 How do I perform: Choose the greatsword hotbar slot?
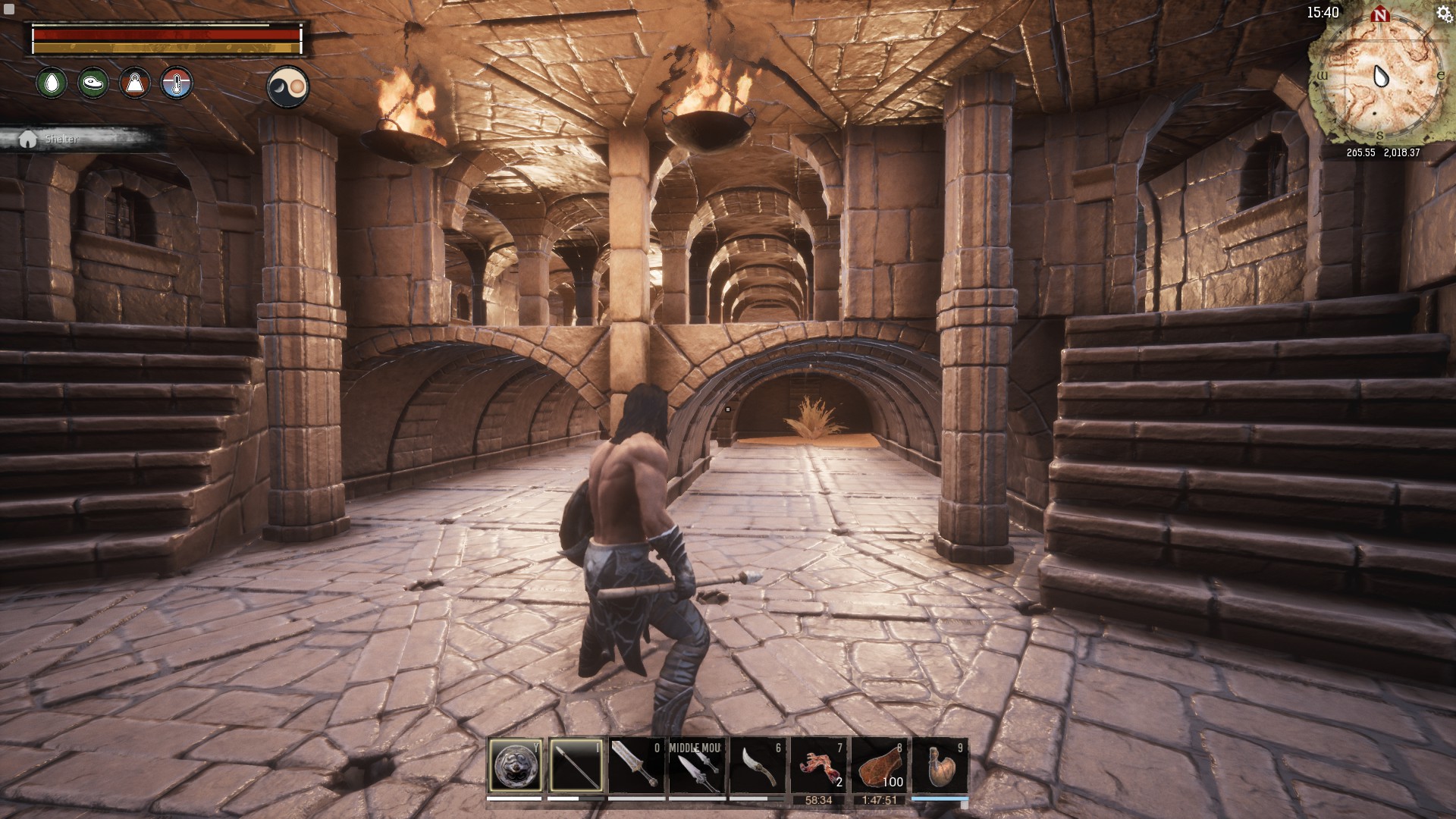pyautogui.click(x=636, y=766)
